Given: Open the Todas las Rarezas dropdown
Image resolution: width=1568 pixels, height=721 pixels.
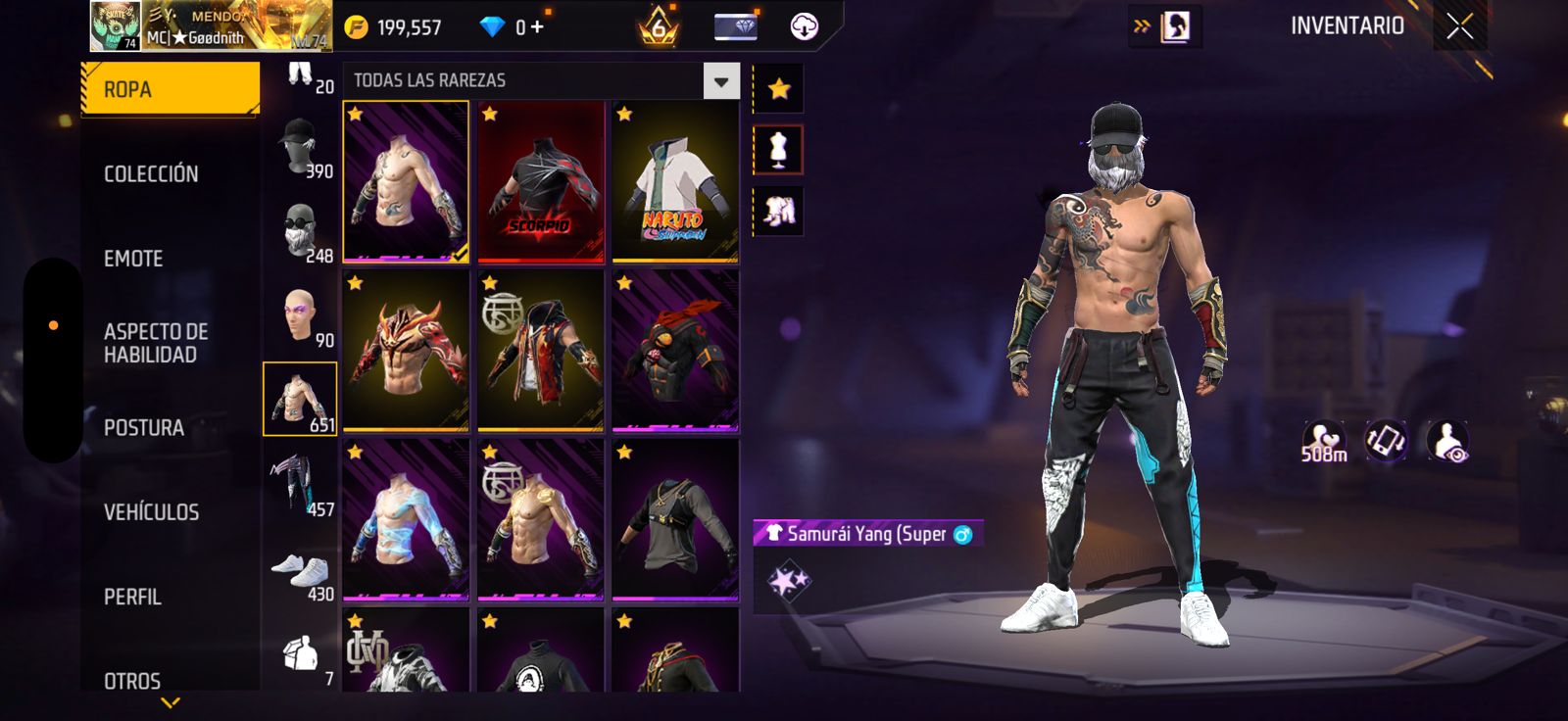Looking at the screenshot, I should (x=721, y=81).
